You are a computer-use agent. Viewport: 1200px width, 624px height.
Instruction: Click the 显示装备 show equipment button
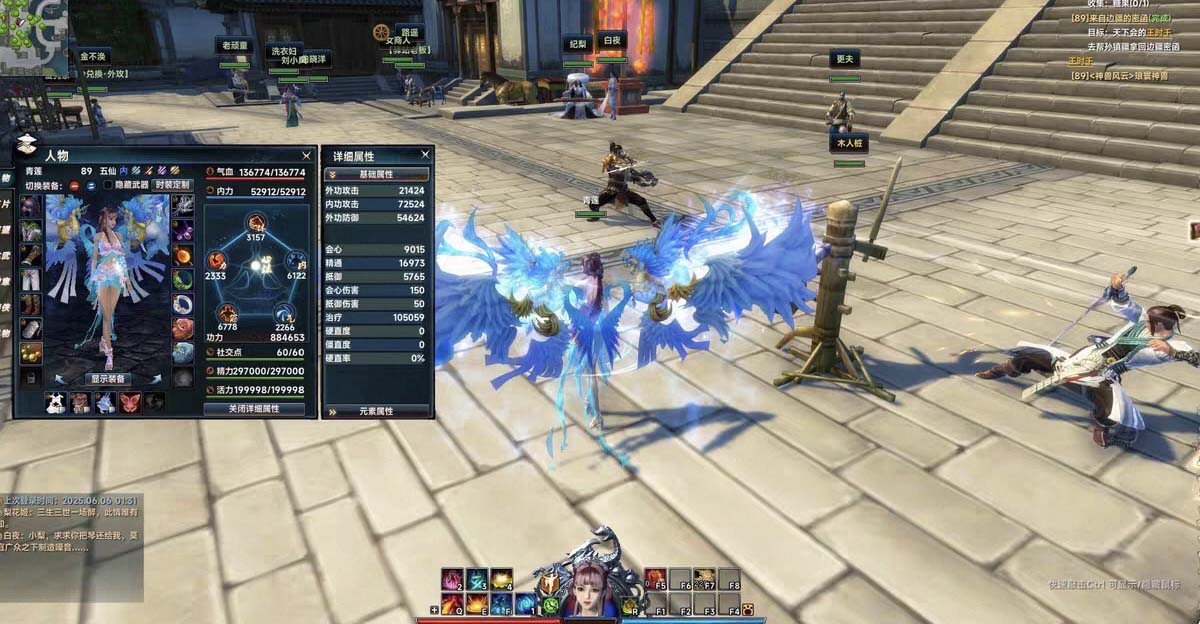(107, 379)
